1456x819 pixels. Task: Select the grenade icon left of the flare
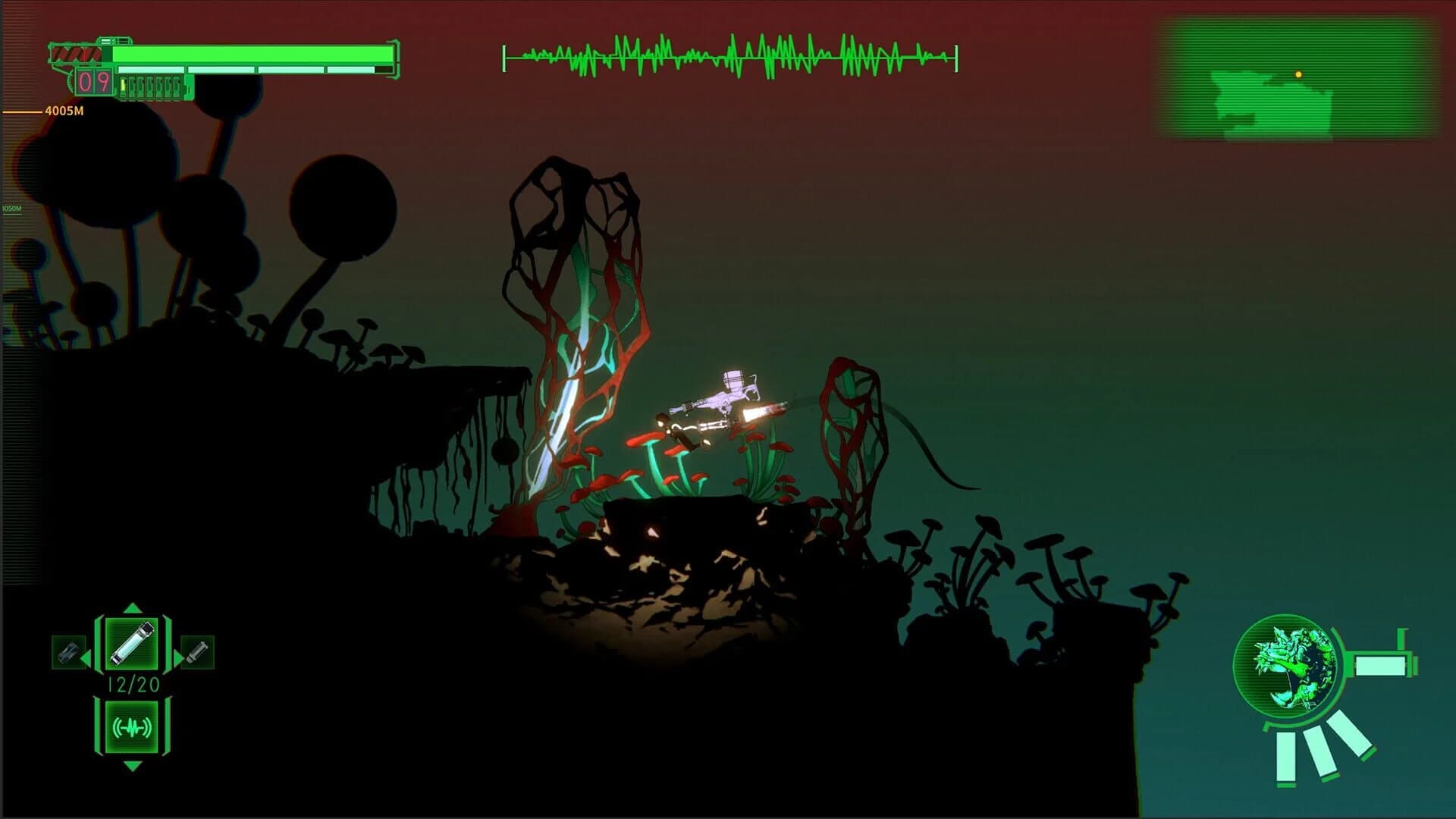[x=69, y=654]
